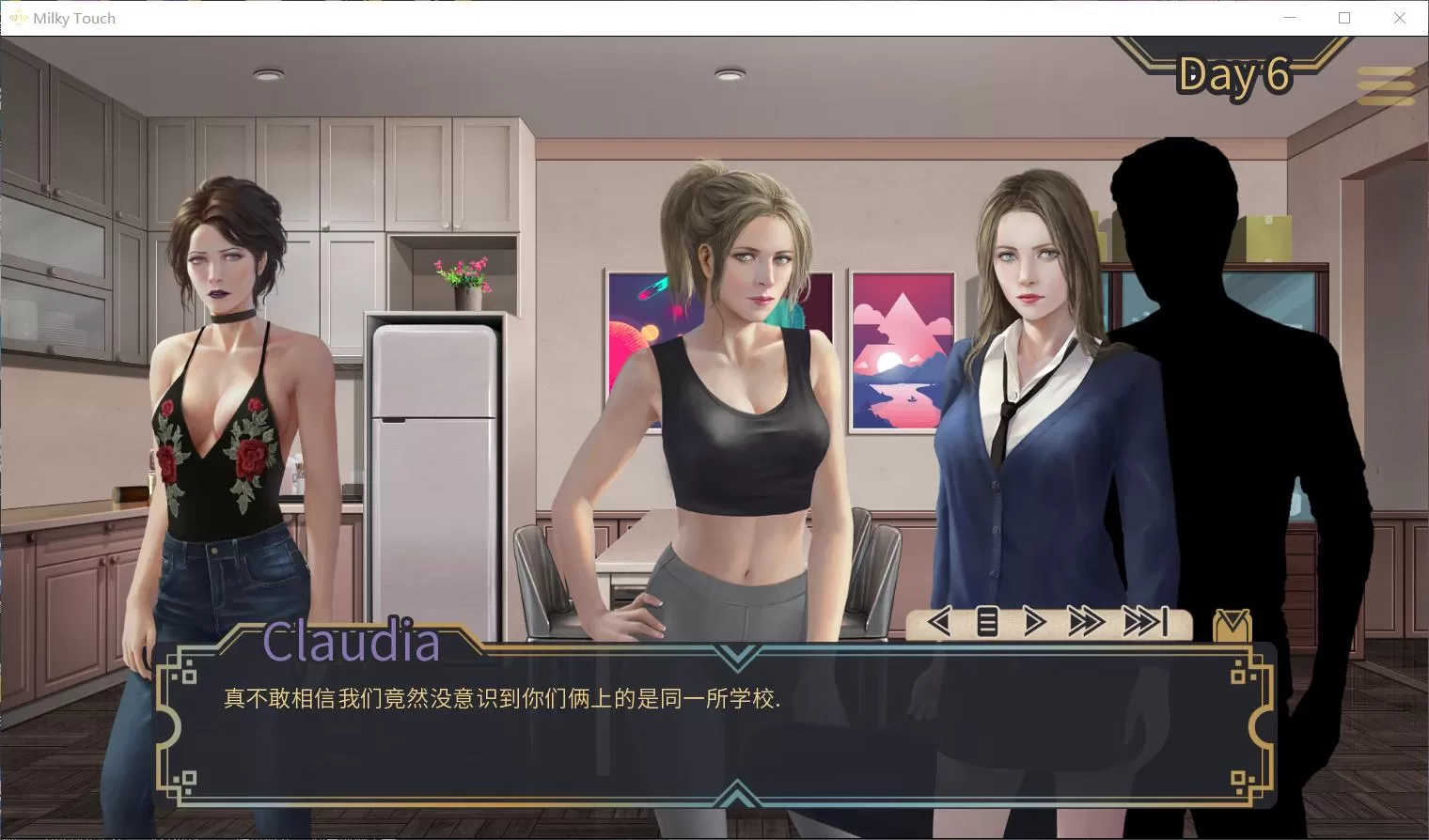
Task: Click the skip-to-next-choice icon
Action: point(1145,621)
